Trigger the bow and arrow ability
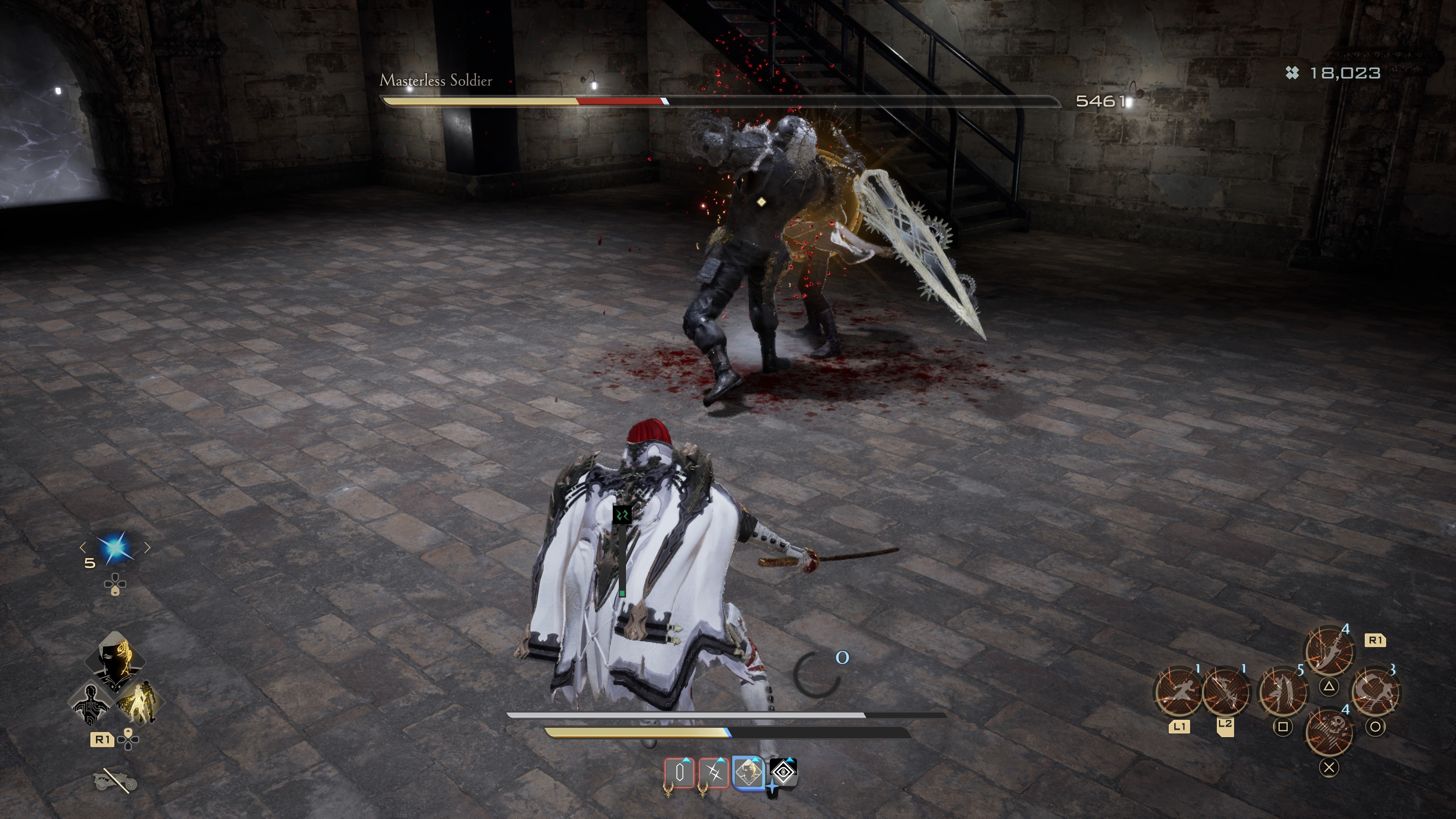Viewport: 1456px width, 819px height. pos(1225,692)
